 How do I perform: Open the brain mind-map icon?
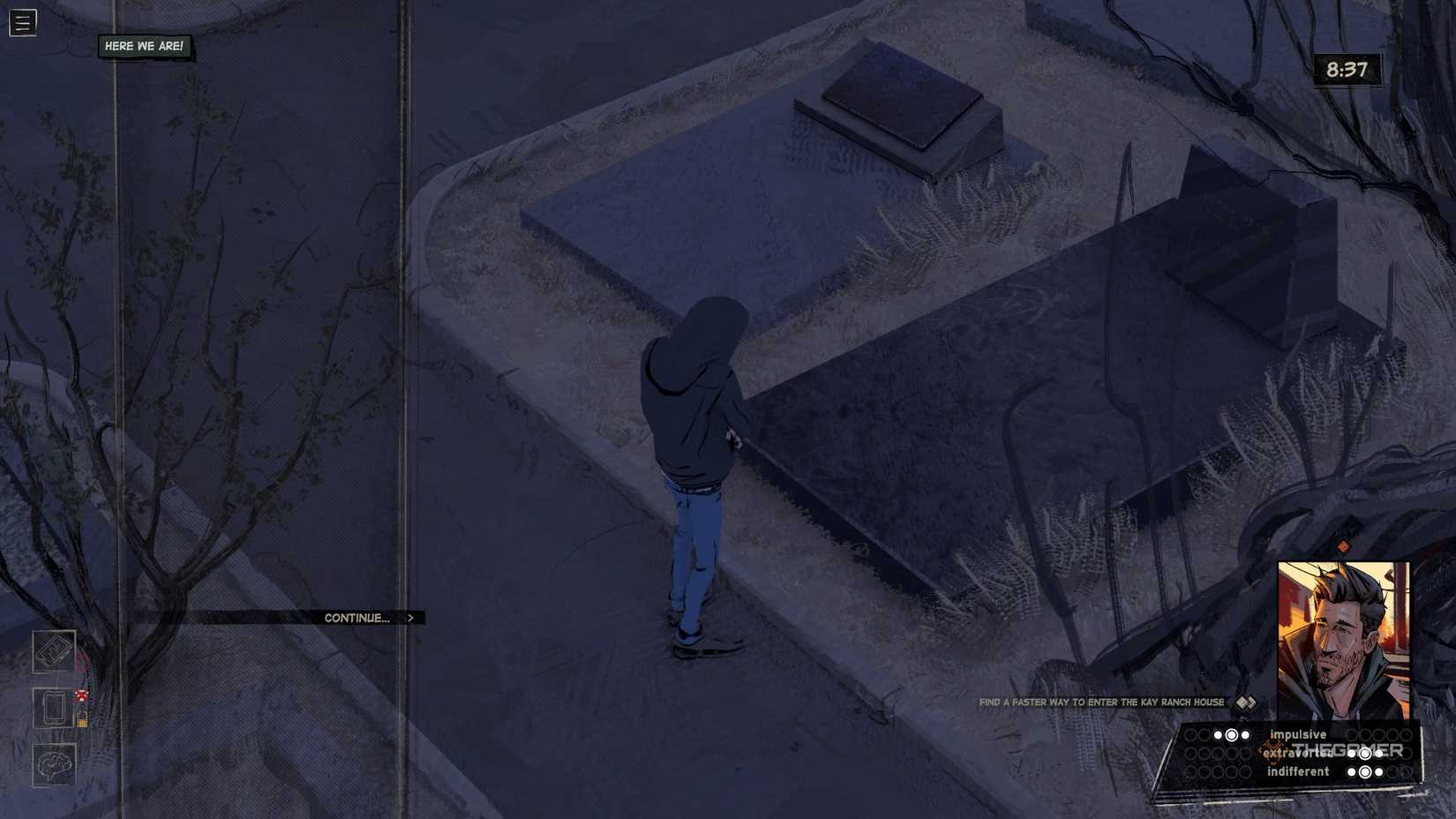point(55,763)
